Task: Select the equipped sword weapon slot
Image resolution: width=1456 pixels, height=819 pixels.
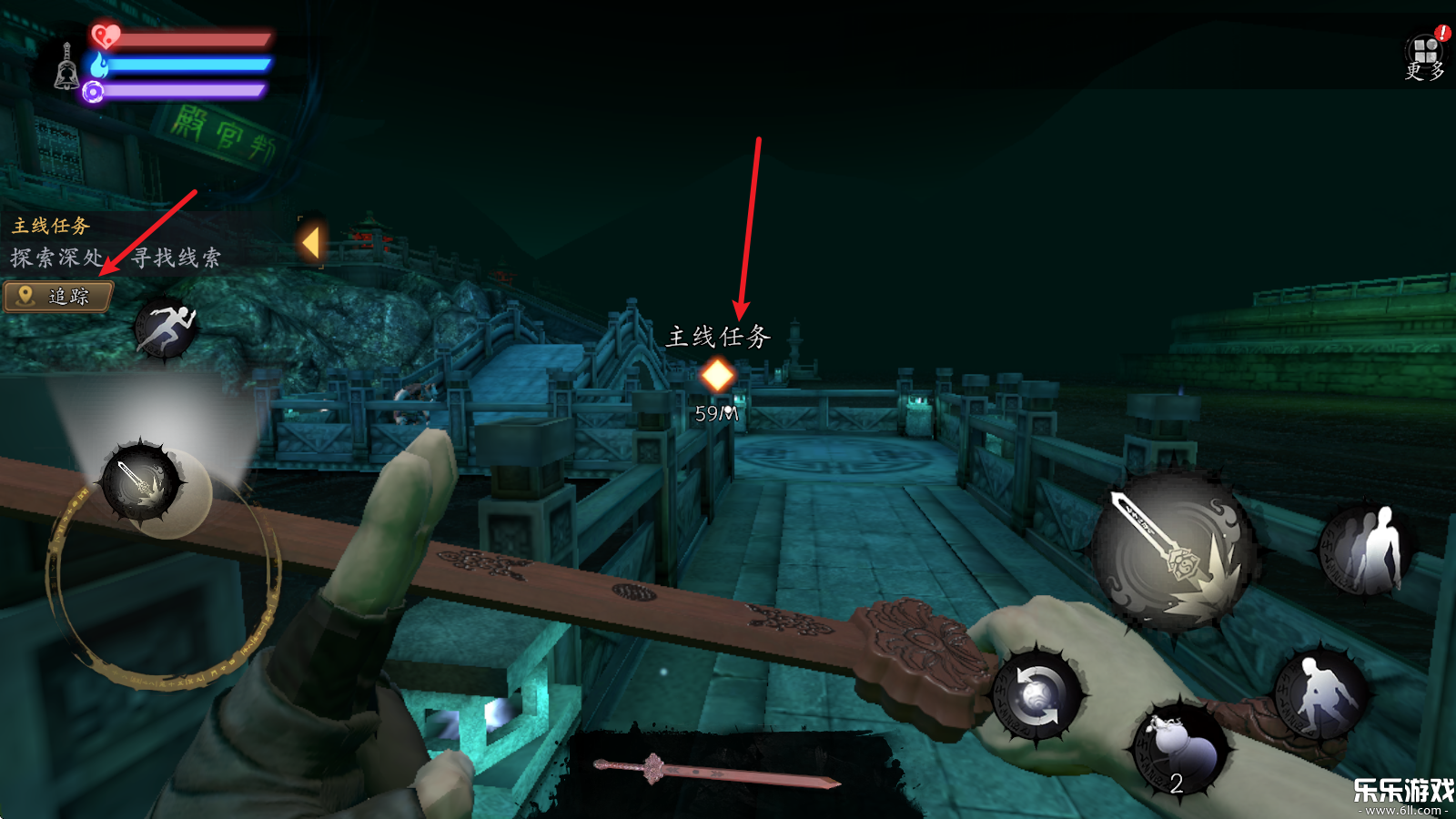Action: 717,770
